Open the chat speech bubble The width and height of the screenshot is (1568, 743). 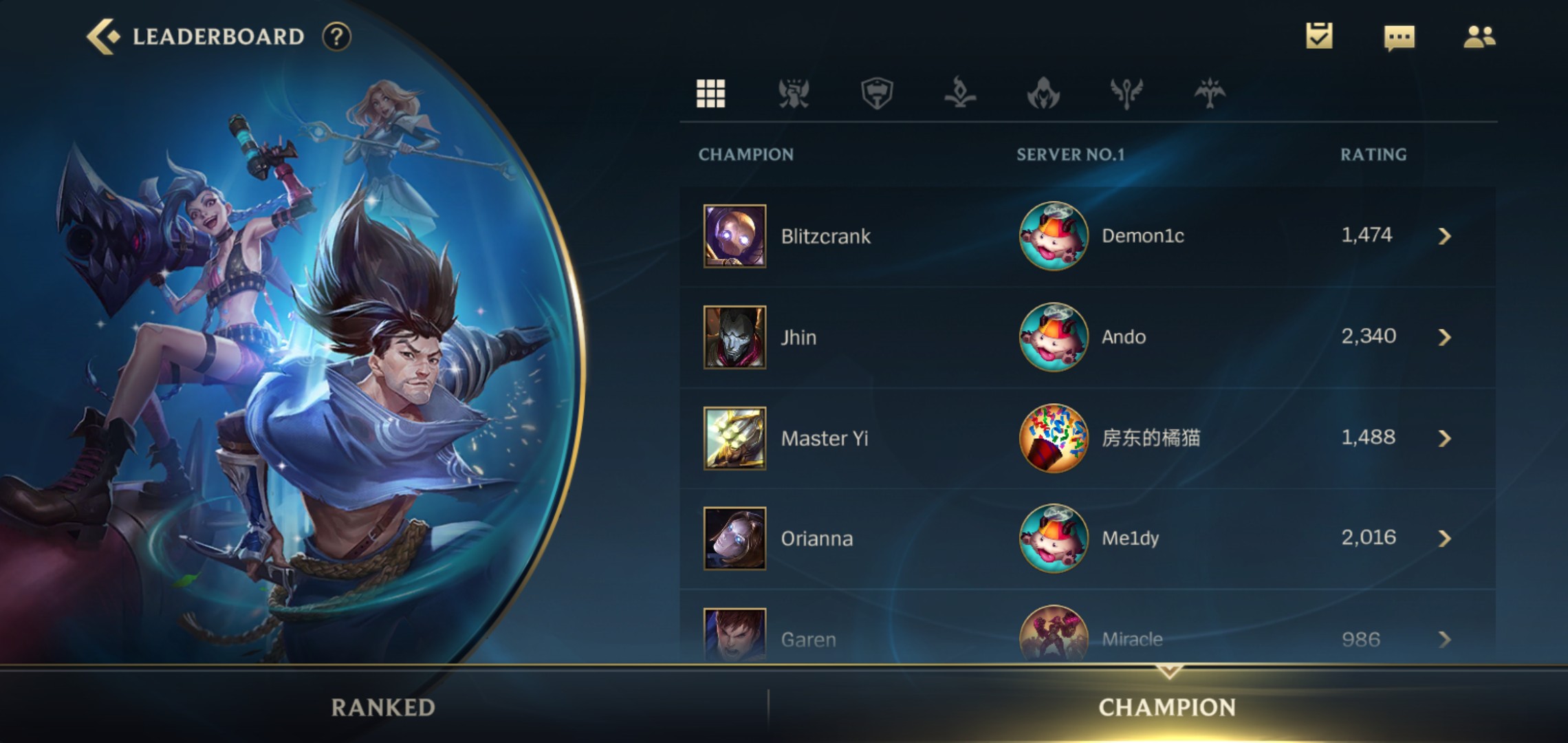pos(1399,38)
